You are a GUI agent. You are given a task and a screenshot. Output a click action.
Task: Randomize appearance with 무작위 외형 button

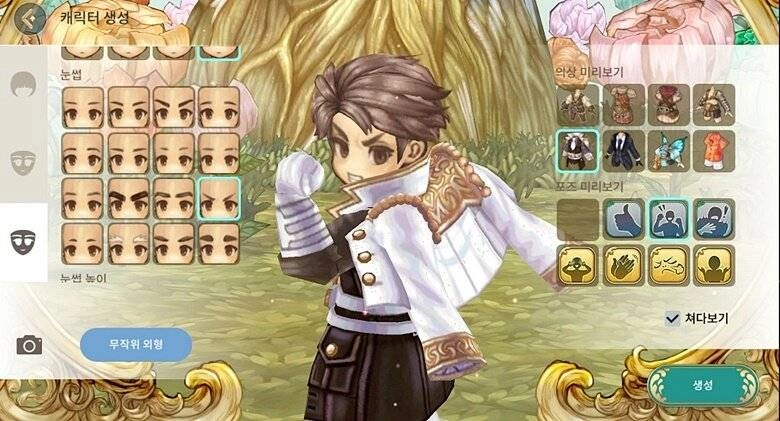coord(136,344)
